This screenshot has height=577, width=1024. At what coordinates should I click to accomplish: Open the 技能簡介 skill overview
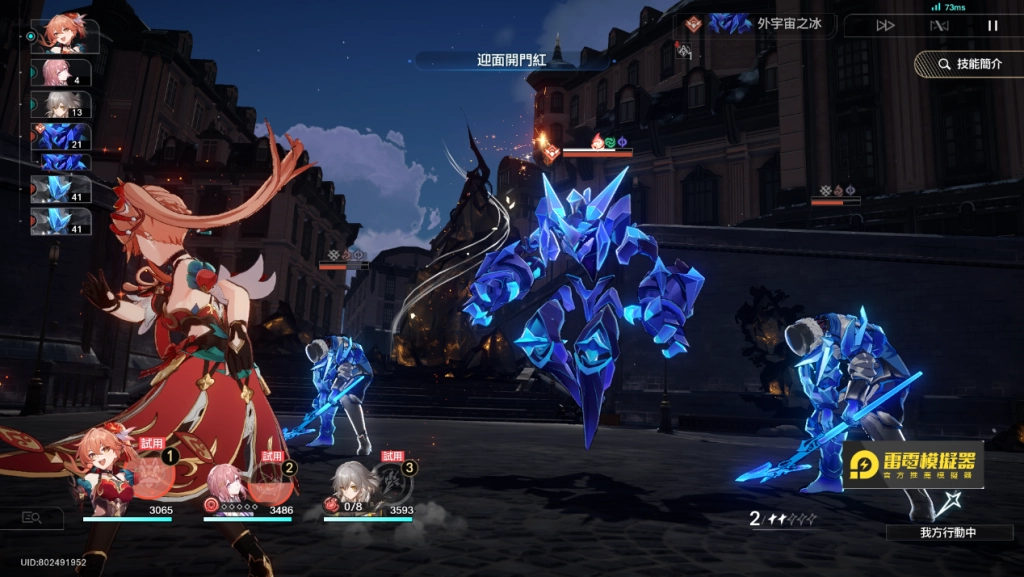pos(968,64)
